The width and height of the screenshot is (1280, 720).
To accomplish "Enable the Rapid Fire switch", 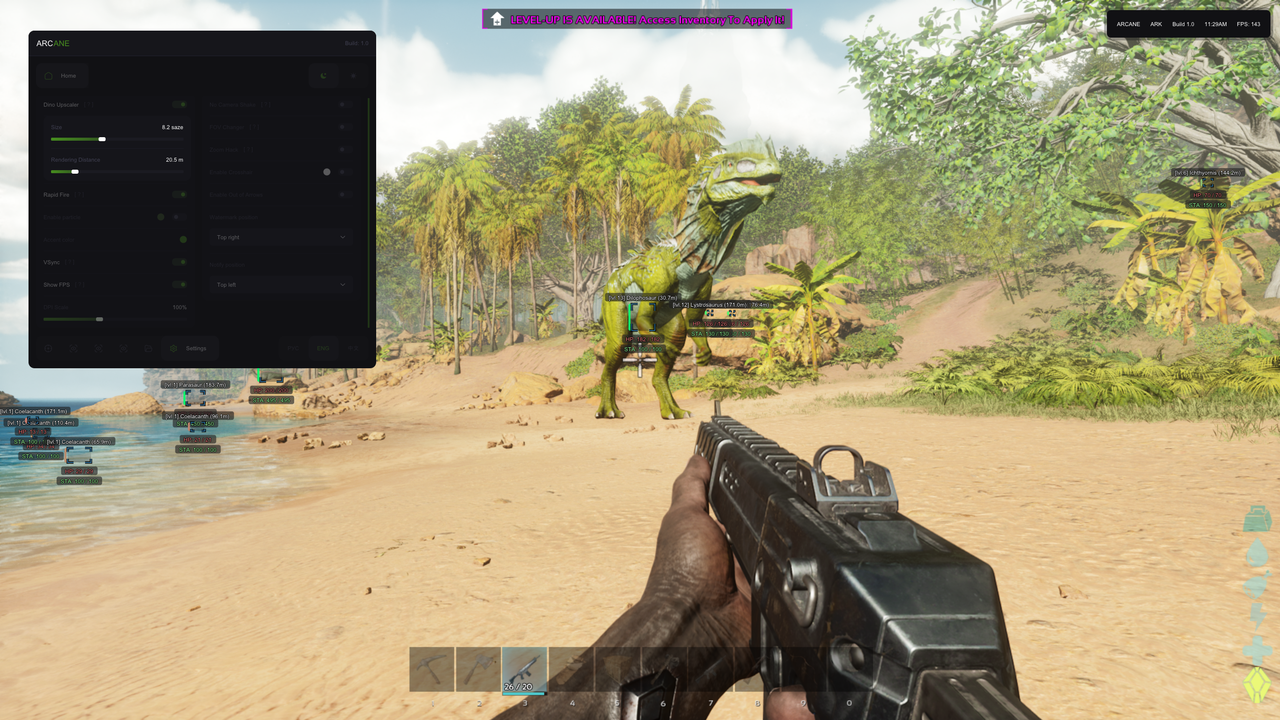I will (180, 194).
